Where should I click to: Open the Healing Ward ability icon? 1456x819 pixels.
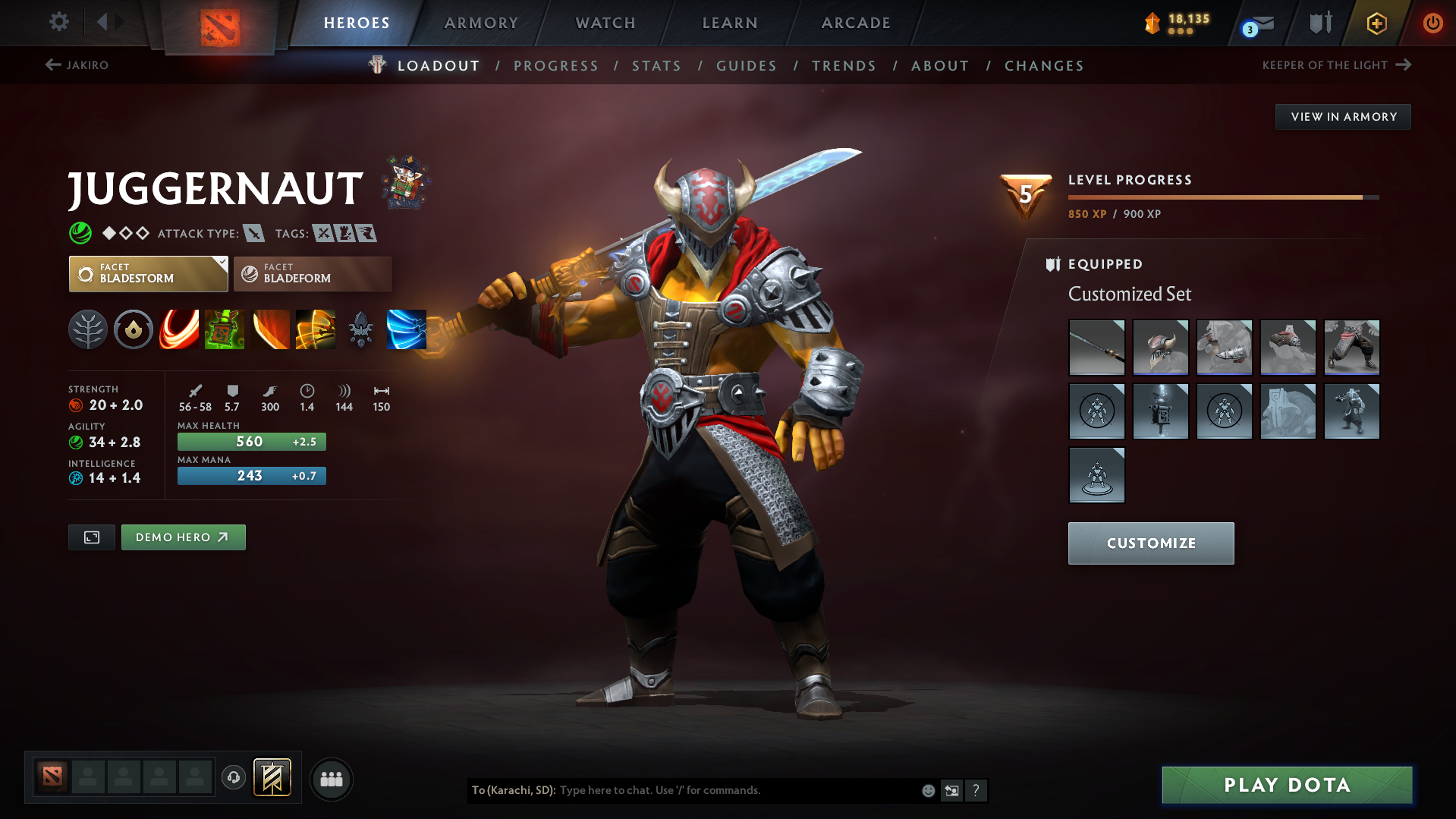click(x=225, y=330)
